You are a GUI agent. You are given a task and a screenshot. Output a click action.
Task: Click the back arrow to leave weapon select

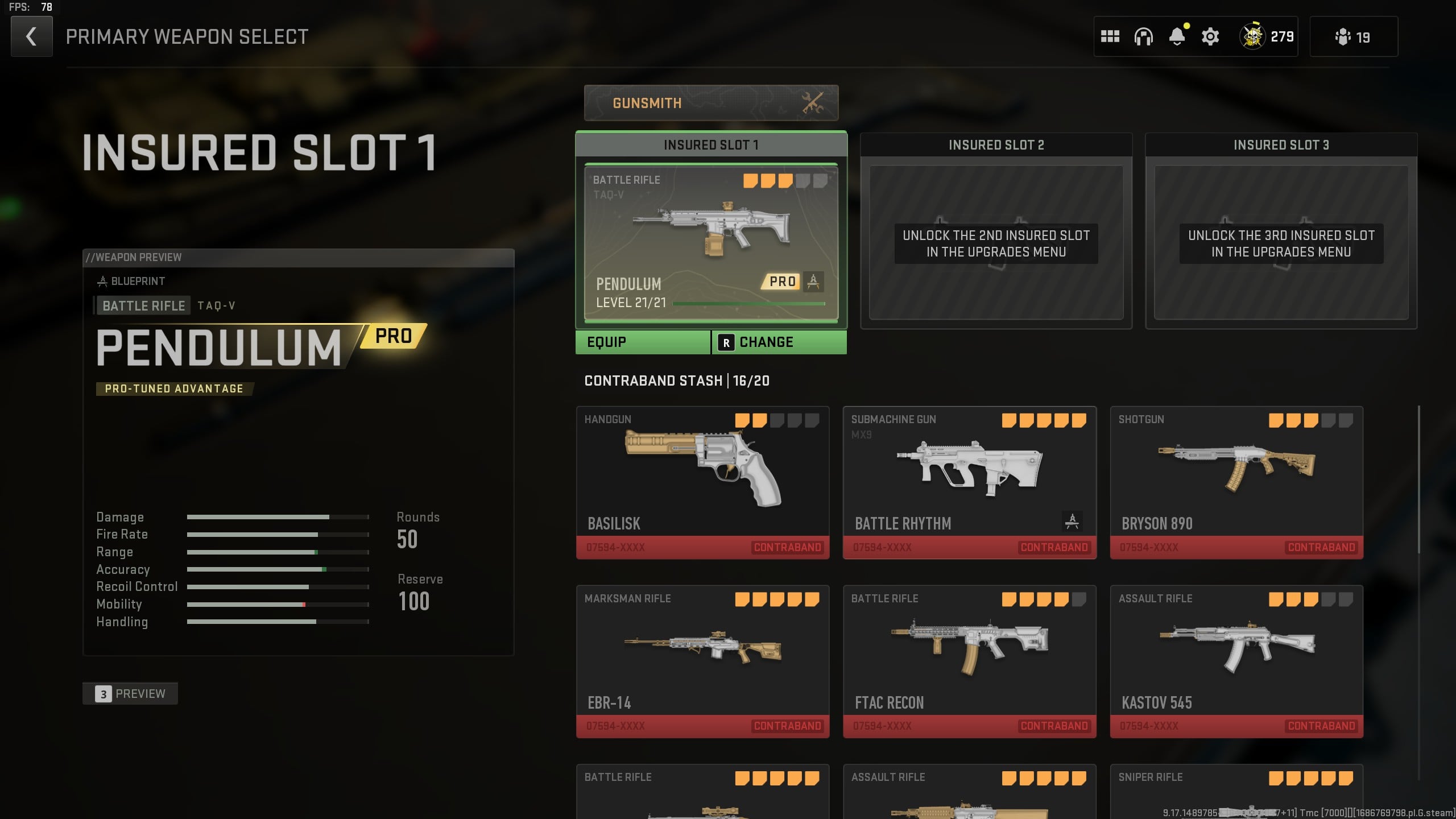pyautogui.click(x=31, y=36)
